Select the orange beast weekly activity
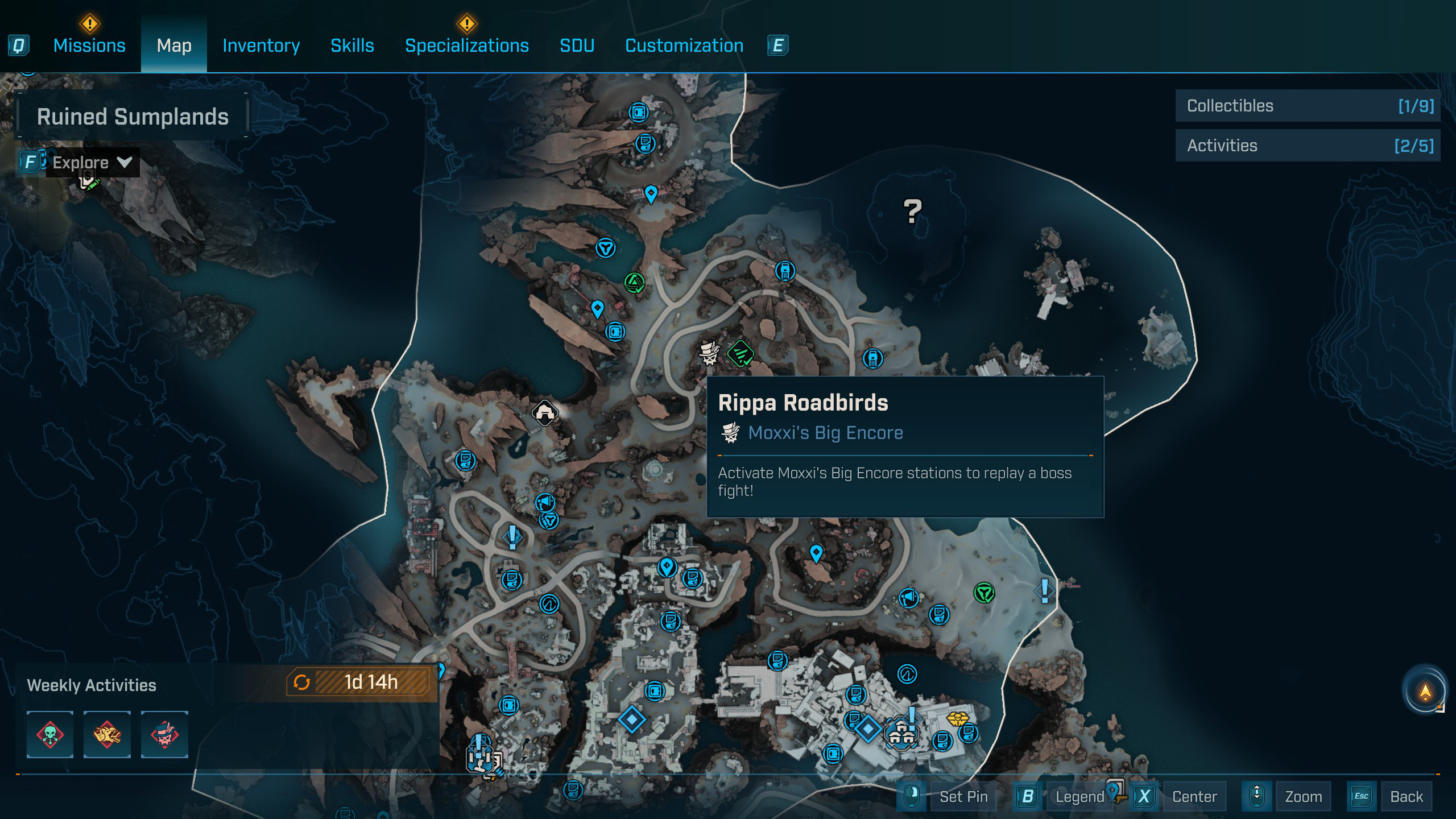1456x819 pixels. (107, 734)
